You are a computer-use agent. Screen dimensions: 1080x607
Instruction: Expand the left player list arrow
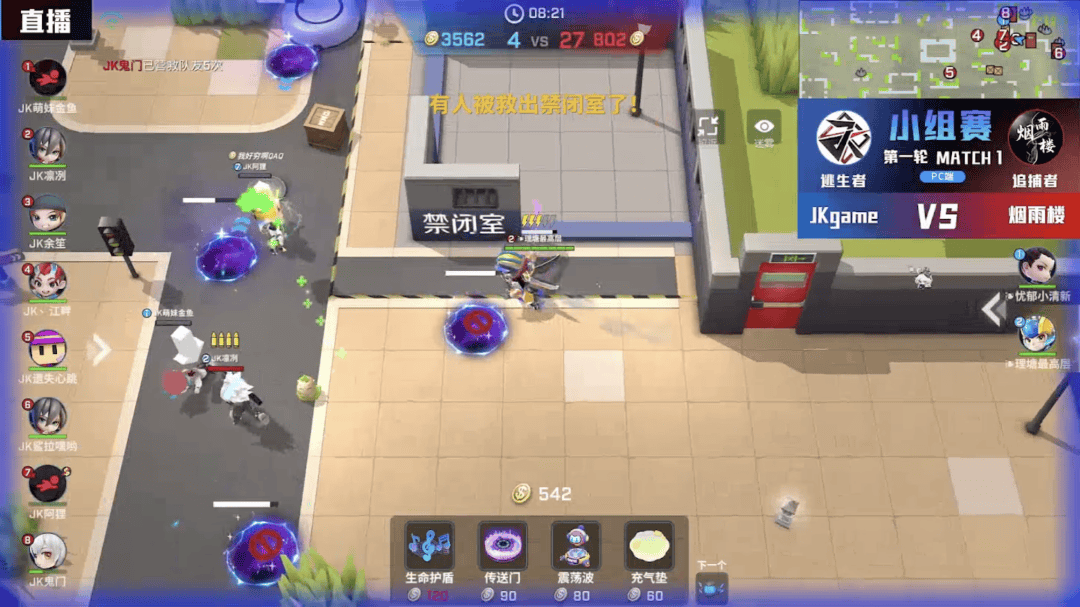[100, 349]
